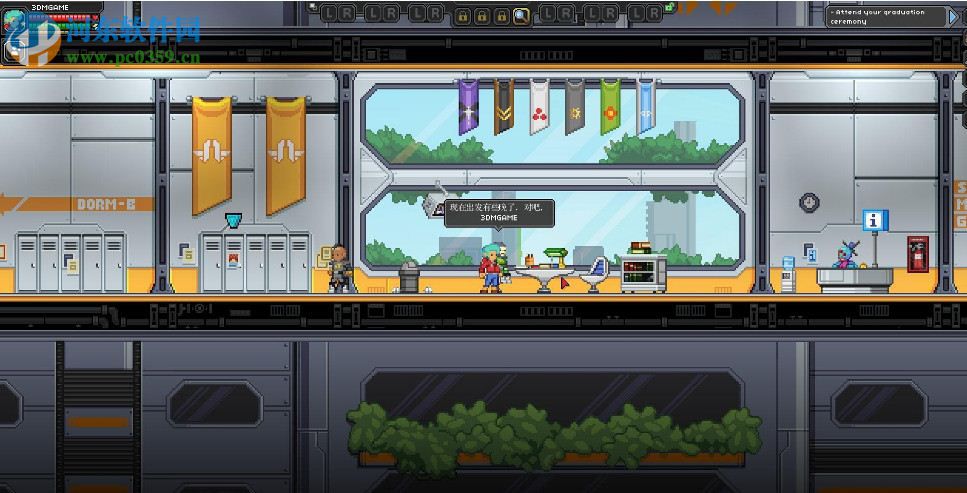Select the magnifying glass inspection tool
Viewport: 967px width, 493px height.
coord(521,16)
